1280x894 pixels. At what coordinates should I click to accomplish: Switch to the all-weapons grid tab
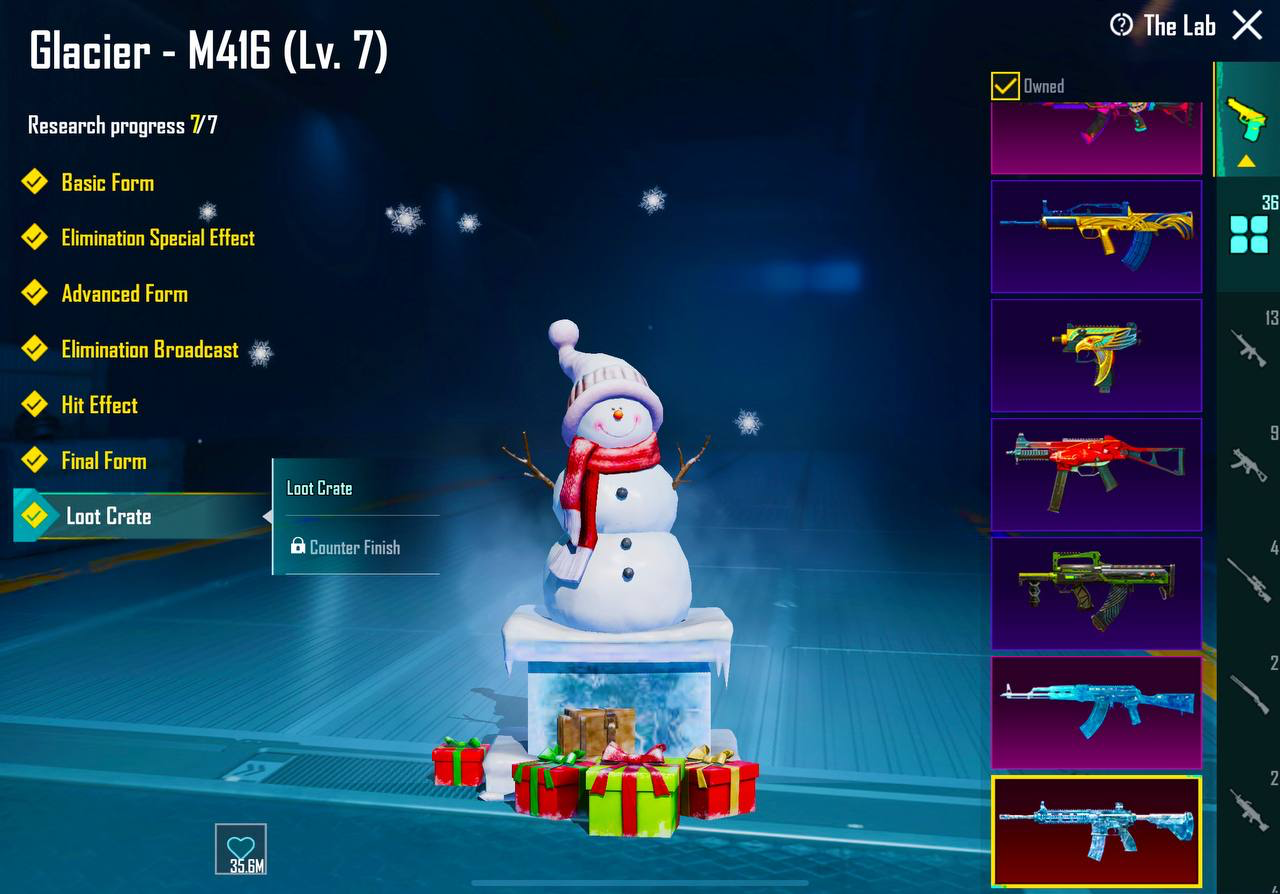[1248, 232]
